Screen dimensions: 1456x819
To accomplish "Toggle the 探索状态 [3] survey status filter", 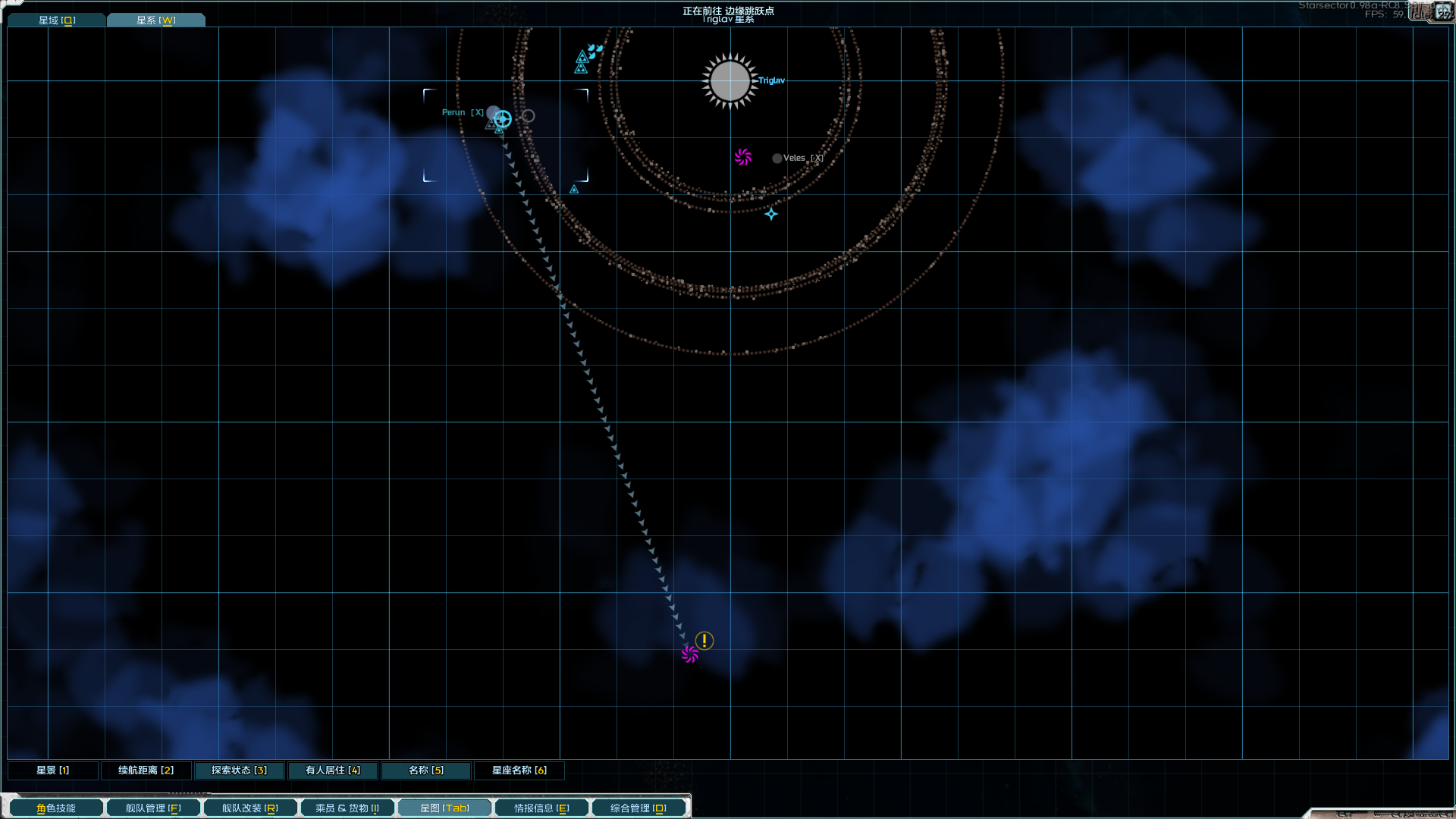I will (239, 770).
